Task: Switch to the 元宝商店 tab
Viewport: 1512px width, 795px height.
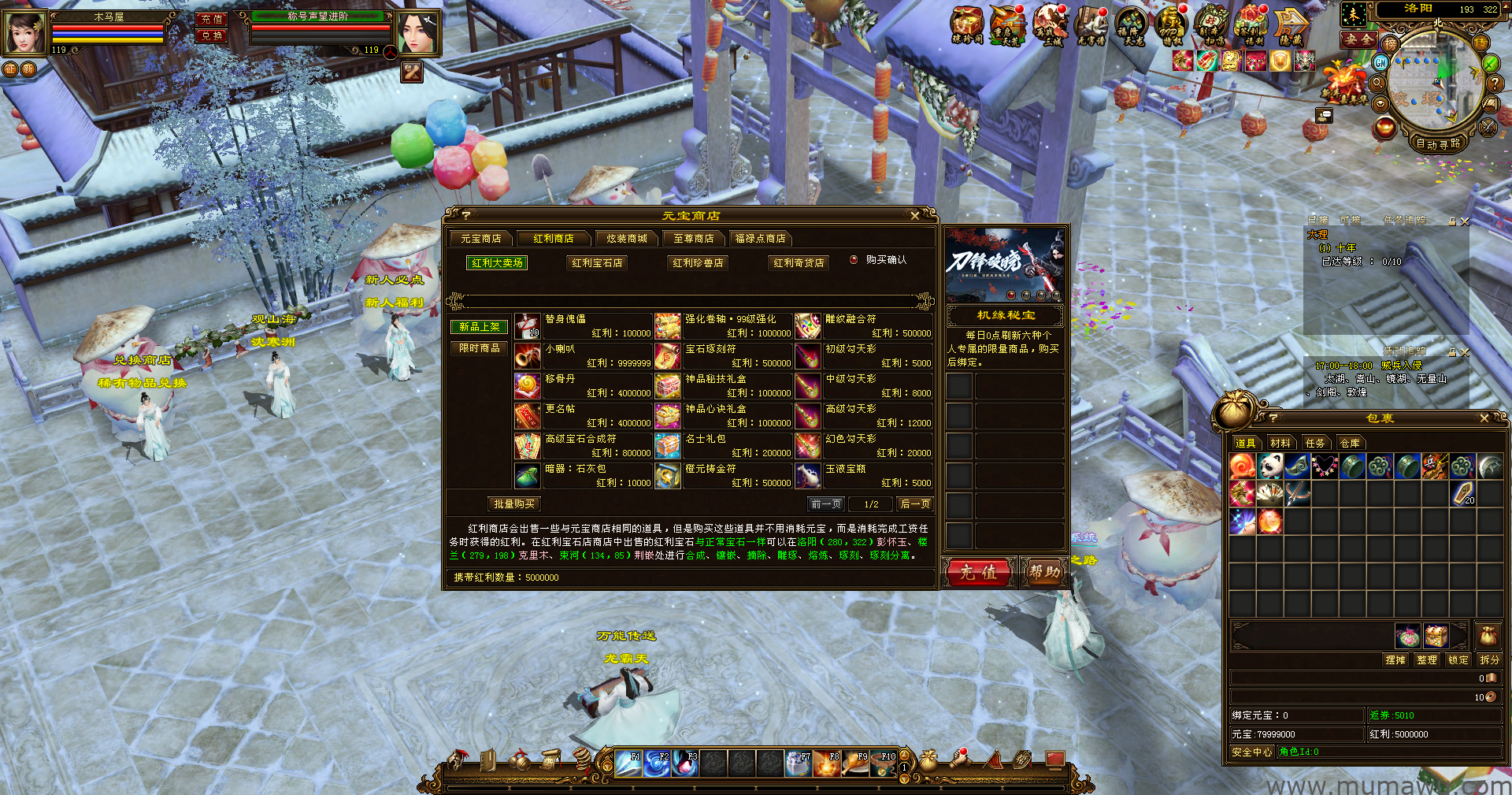Action: (x=481, y=239)
